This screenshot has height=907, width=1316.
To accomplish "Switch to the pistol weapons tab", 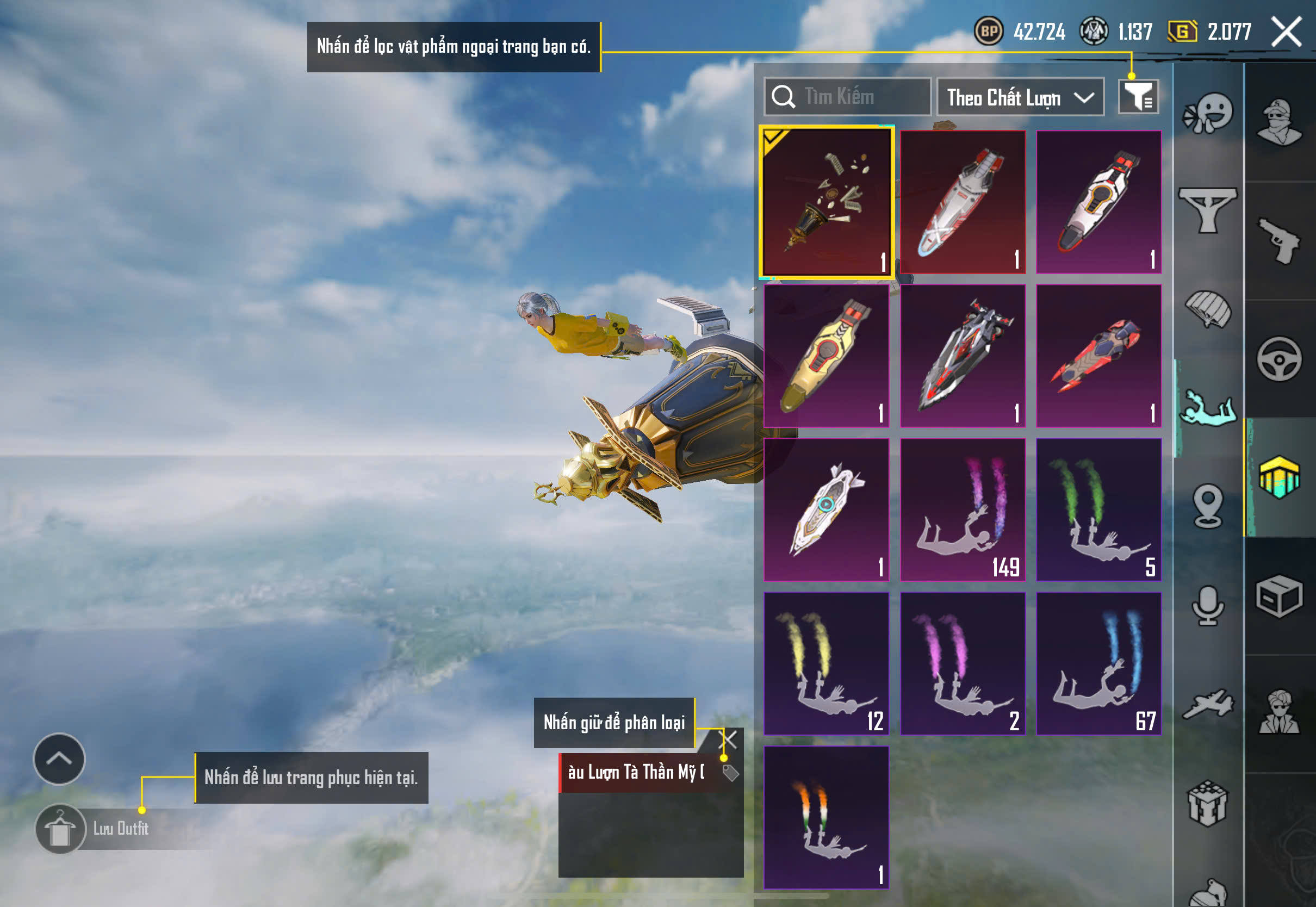I will [x=1279, y=240].
